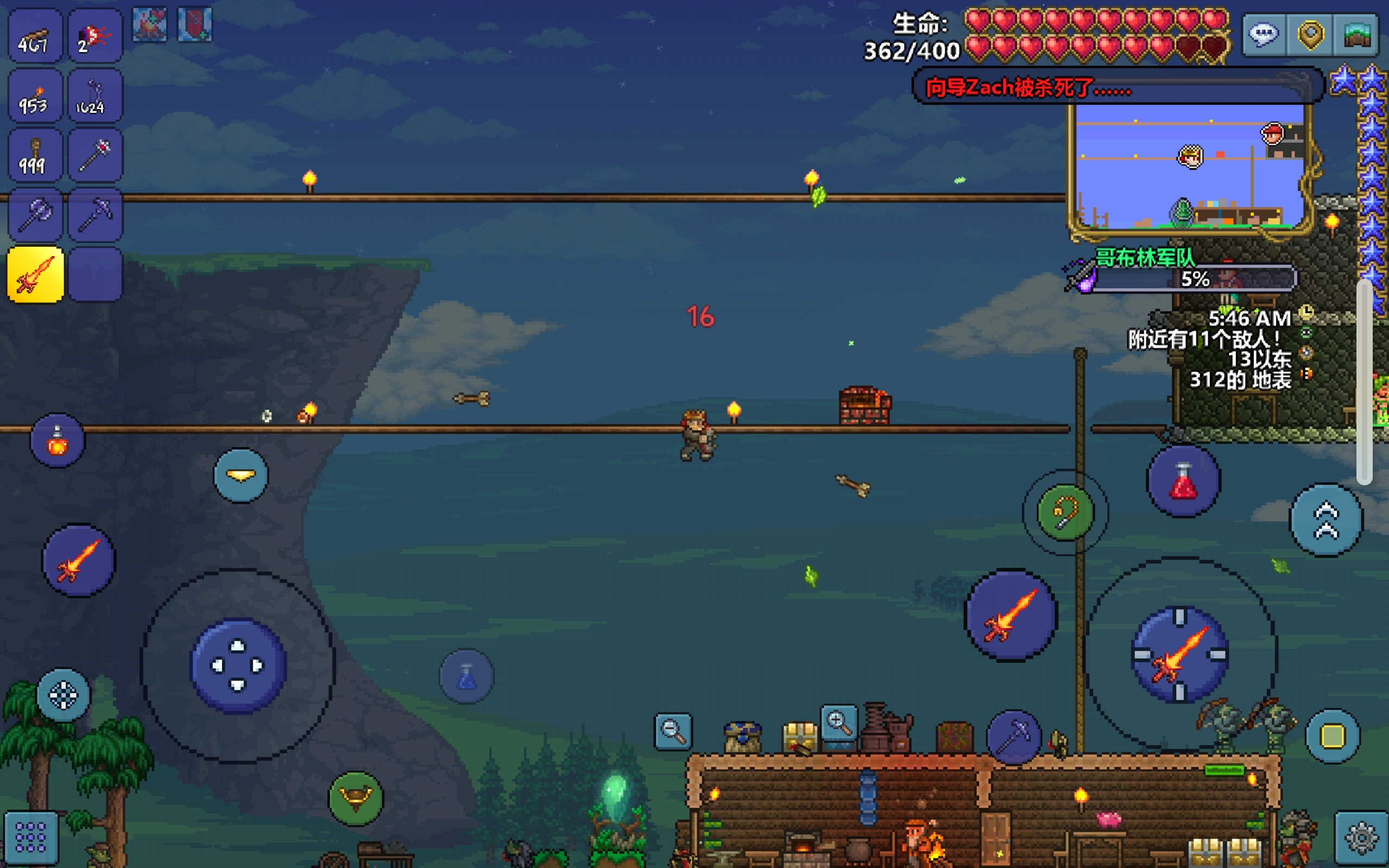
Task: Tap the zoom-in magnifier button
Action: tap(839, 724)
